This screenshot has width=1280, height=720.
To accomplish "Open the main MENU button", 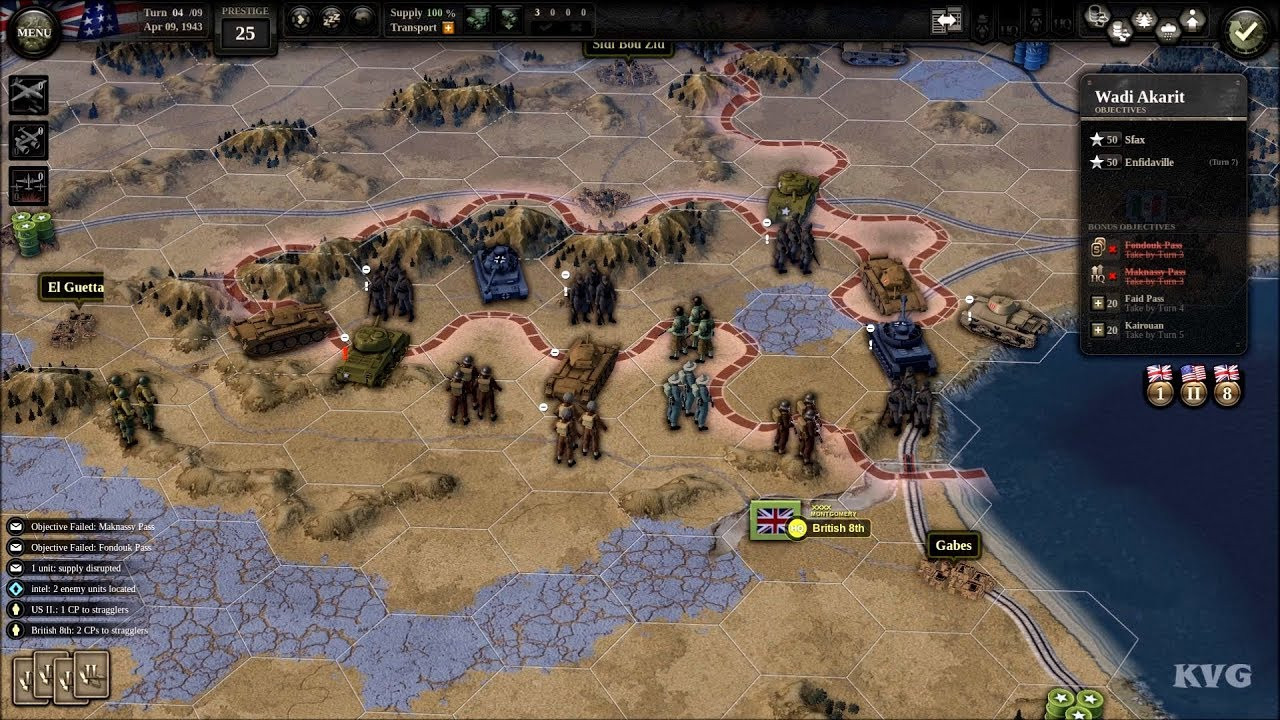I will tap(33, 31).
